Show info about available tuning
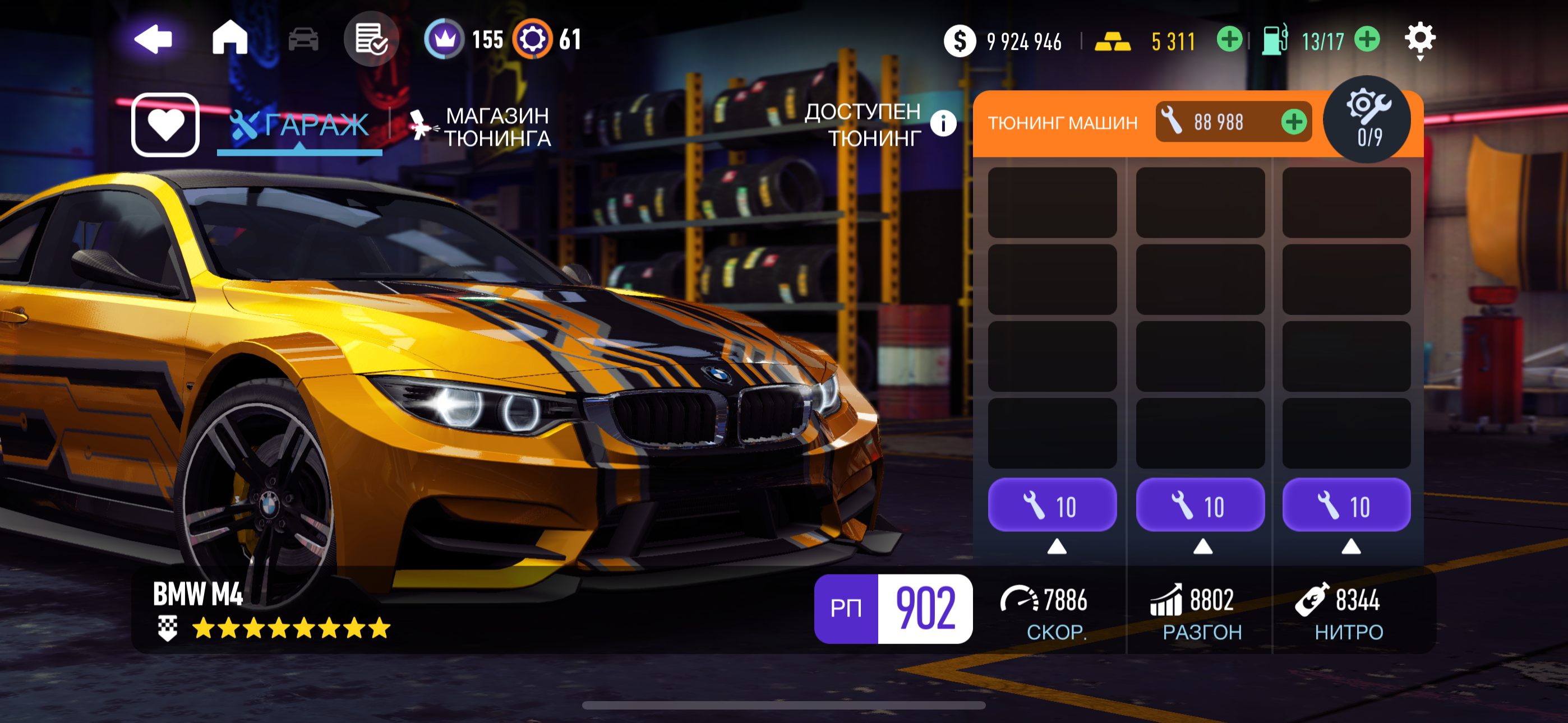1568x723 pixels. point(943,123)
